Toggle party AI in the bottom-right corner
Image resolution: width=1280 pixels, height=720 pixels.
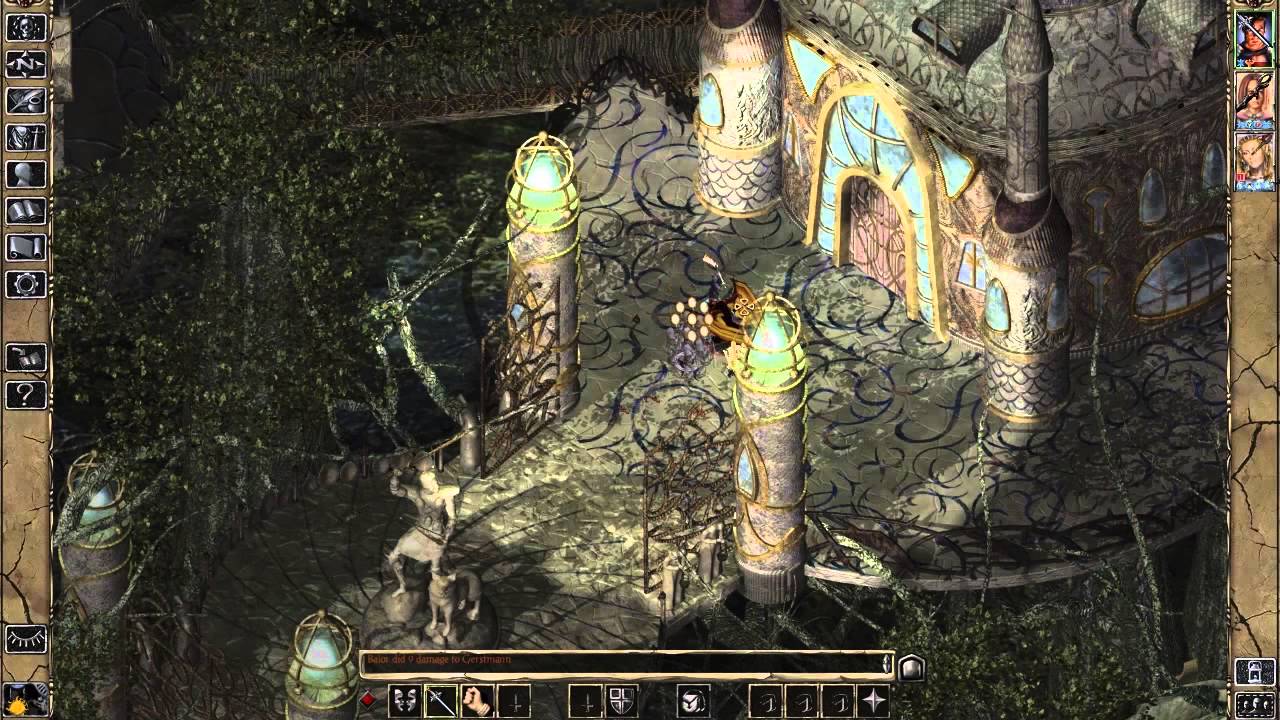1255,671
